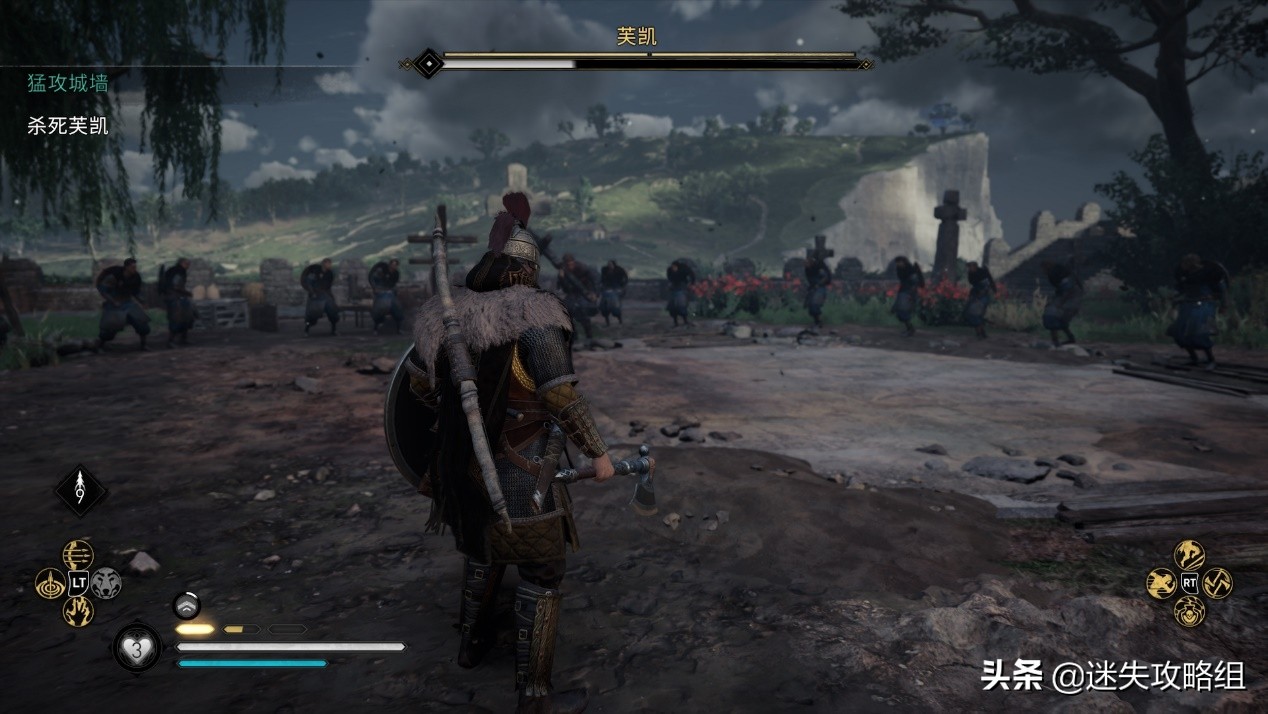Click the grey double-chevron status icon
Viewport: 1268px width, 714px height.
pyautogui.click(x=187, y=604)
